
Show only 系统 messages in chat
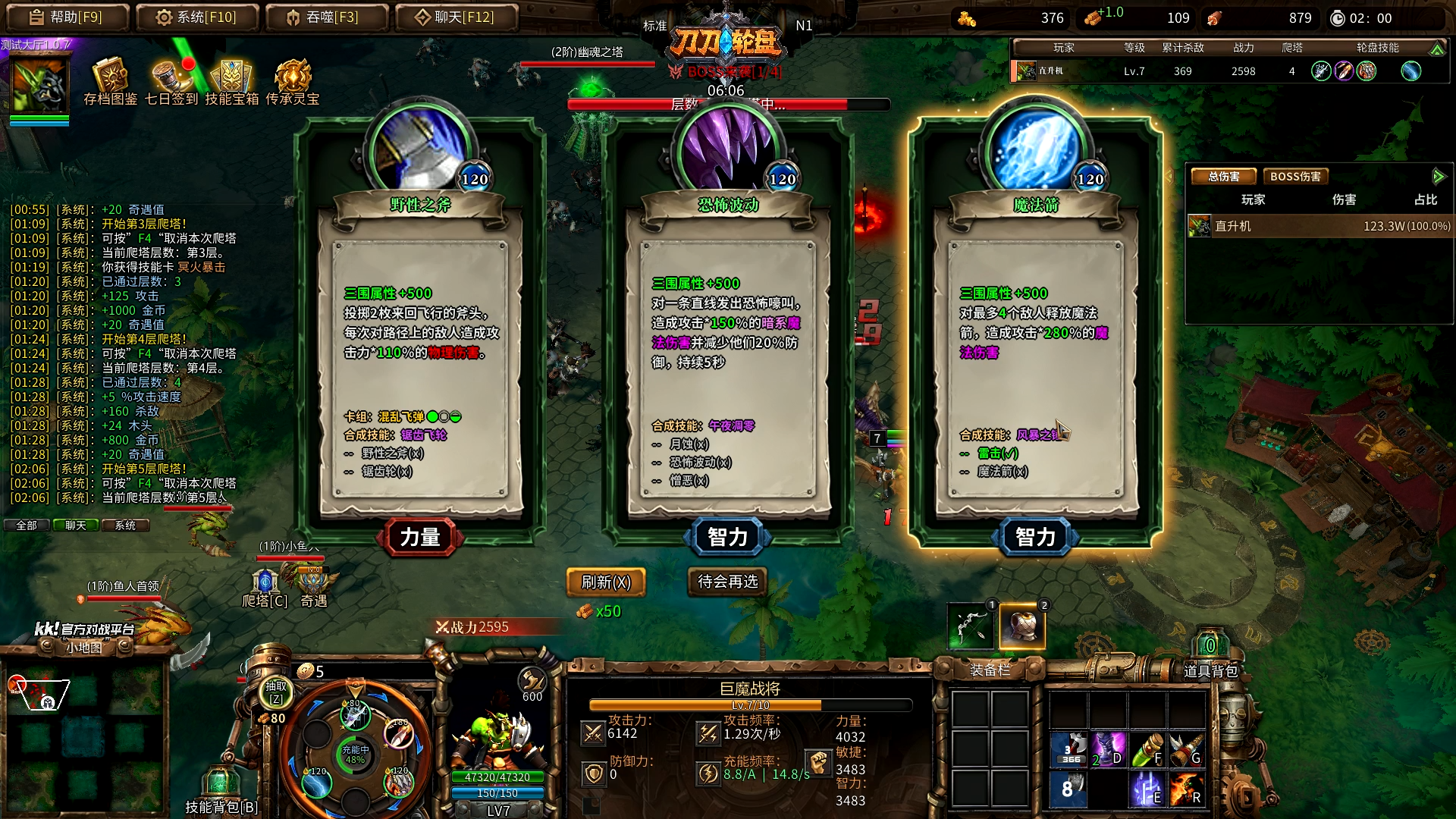(125, 525)
